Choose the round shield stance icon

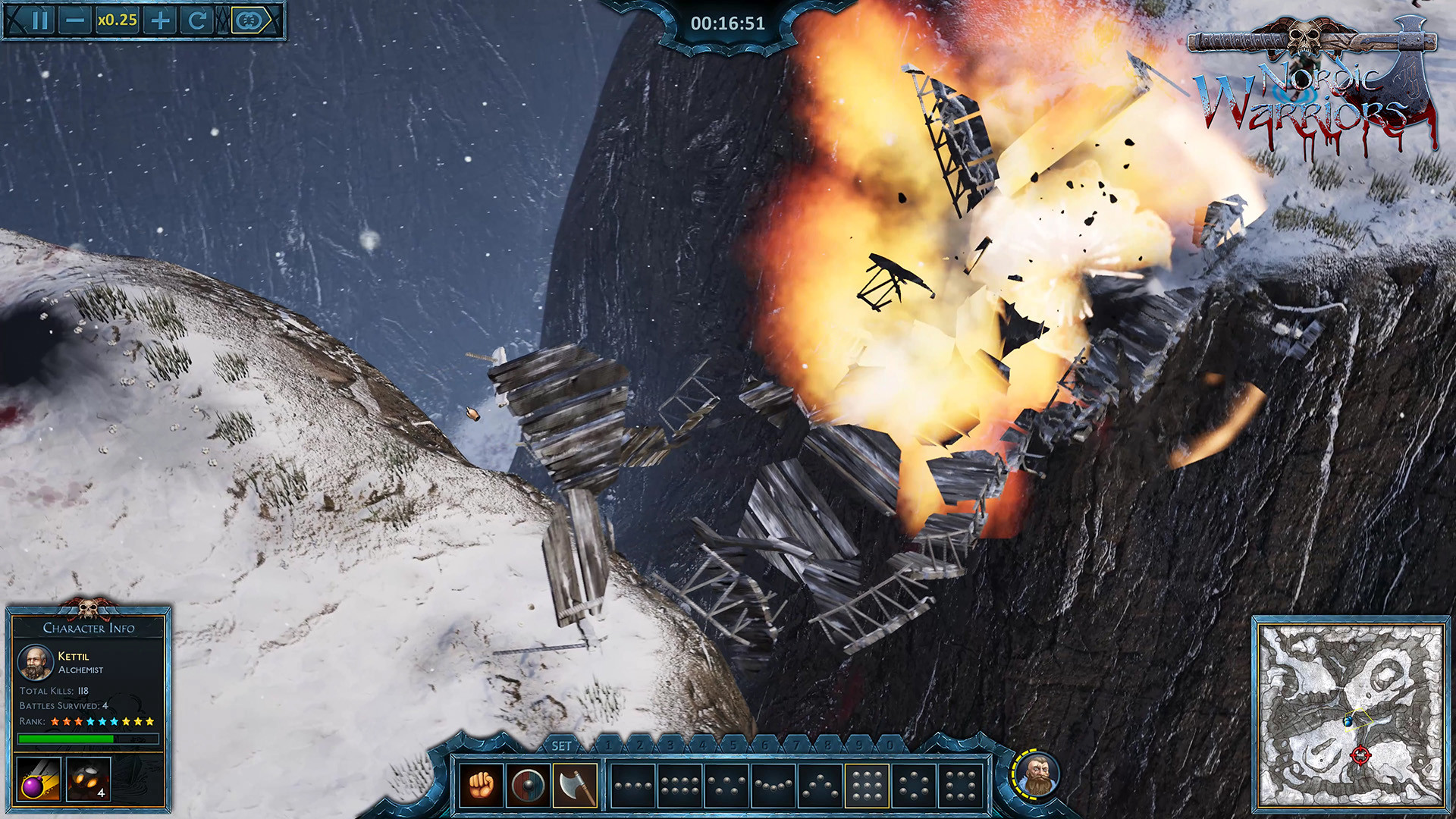(528, 786)
